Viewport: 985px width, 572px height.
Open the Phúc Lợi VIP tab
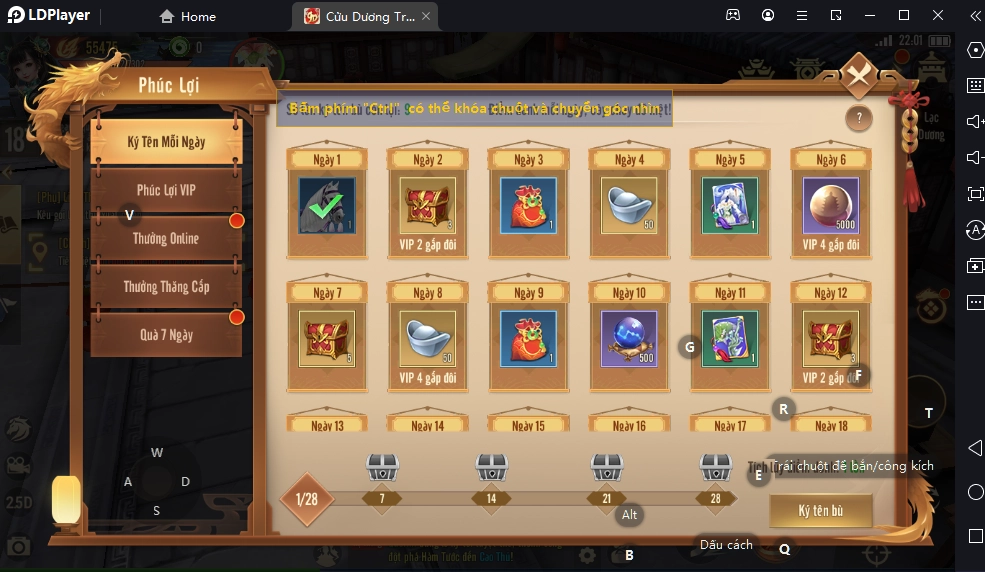click(x=166, y=190)
